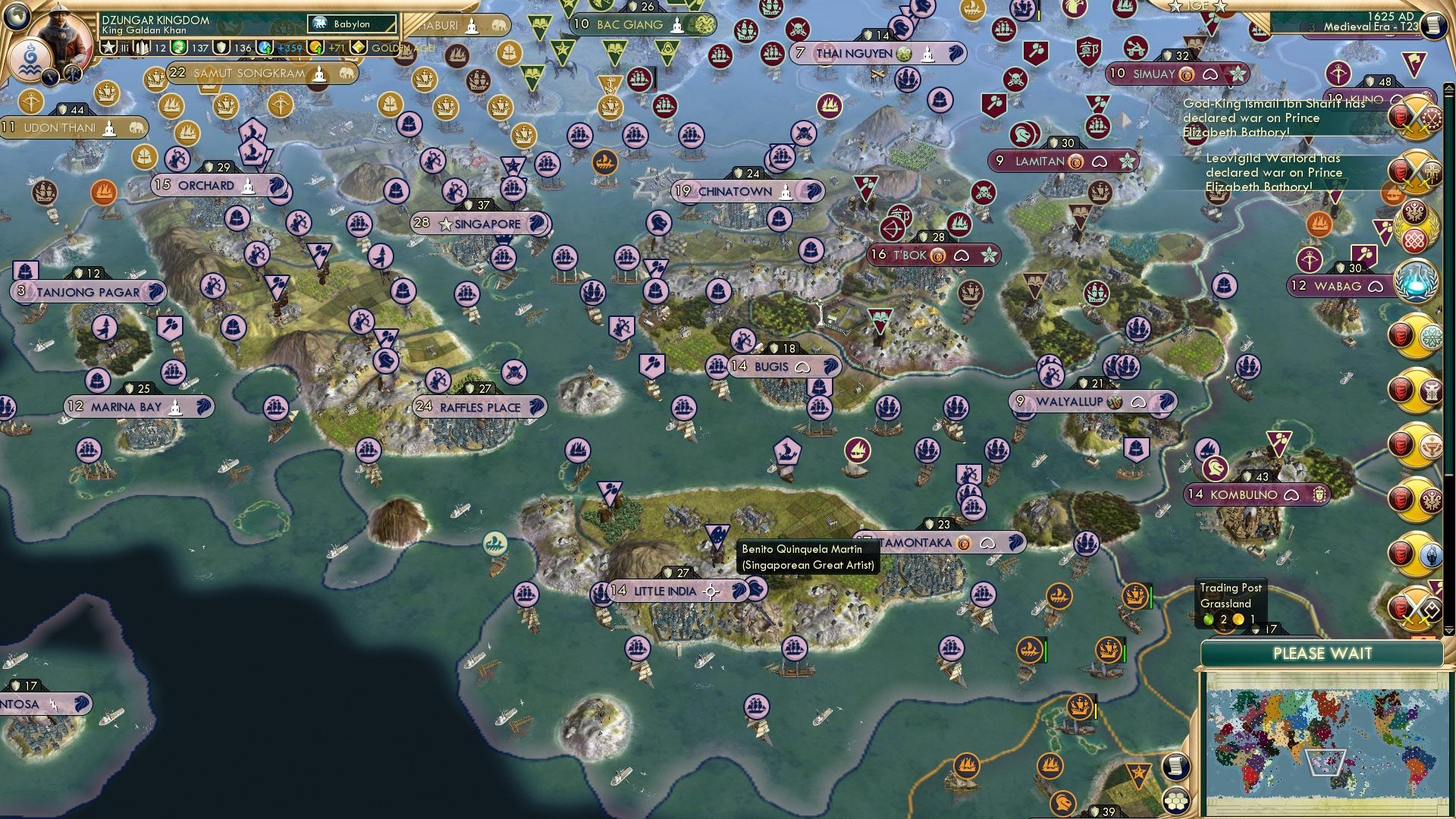Image resolution: width=1456 pixels, height=819 pixels.
Task: Click the culture icon showing 12
Action: [x=141, y=47]
